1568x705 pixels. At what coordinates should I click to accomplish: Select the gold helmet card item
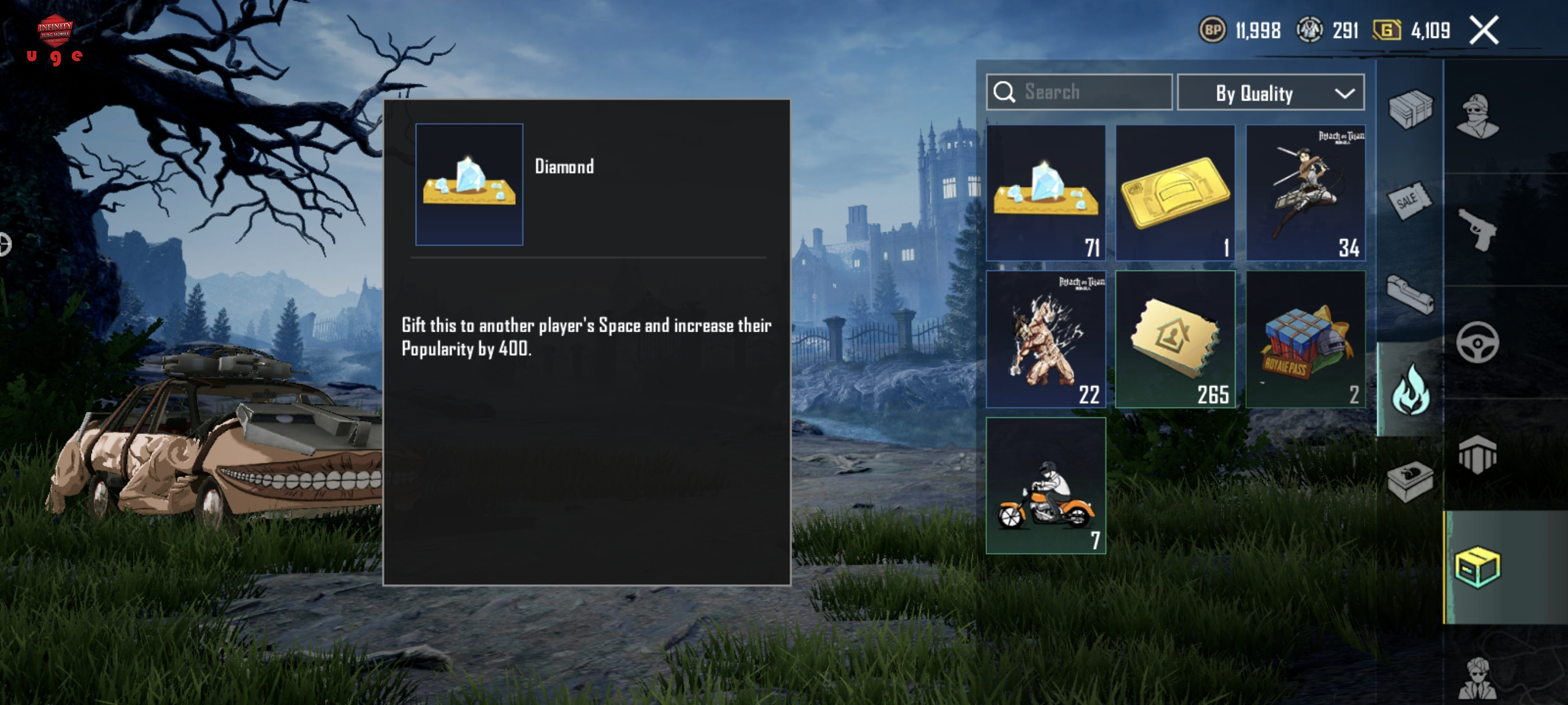coord(1175,193)
